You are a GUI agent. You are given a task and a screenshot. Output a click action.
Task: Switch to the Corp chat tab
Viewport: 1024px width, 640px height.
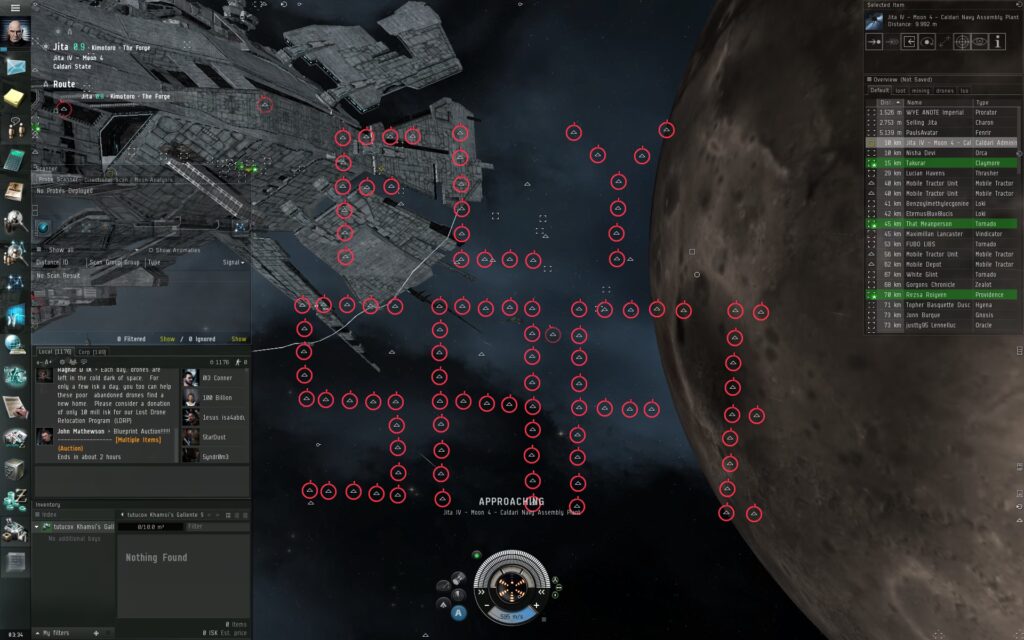coord(92,352)
